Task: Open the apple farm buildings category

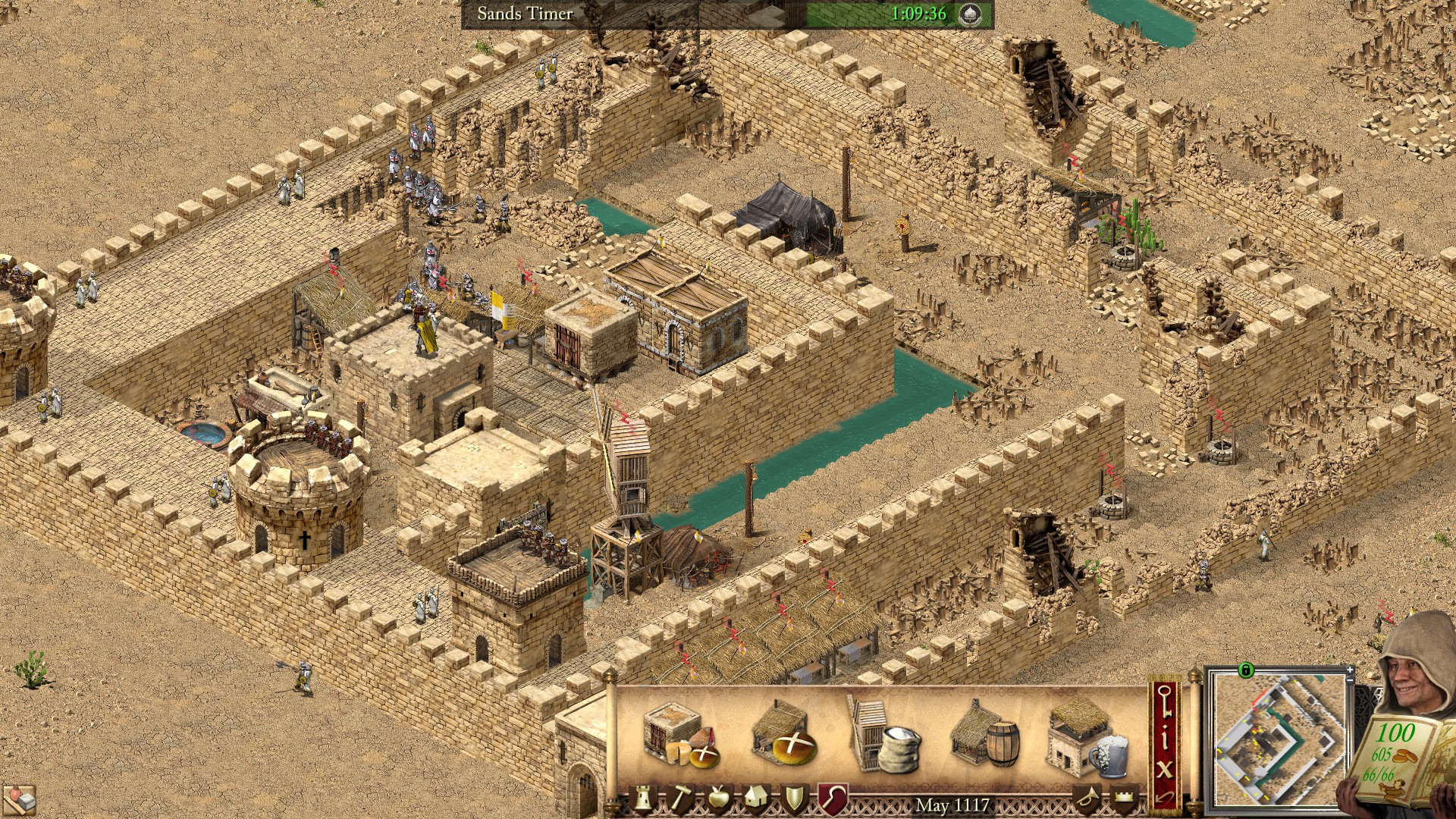Action: (717, 799)
